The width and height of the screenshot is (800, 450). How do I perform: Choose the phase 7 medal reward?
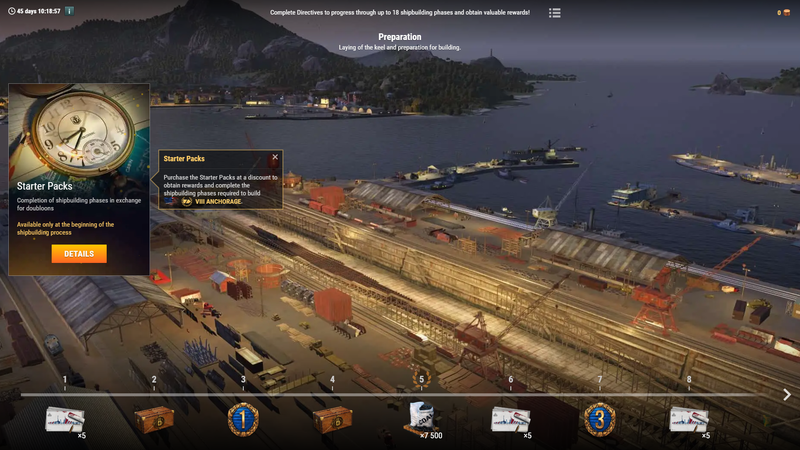600,418
